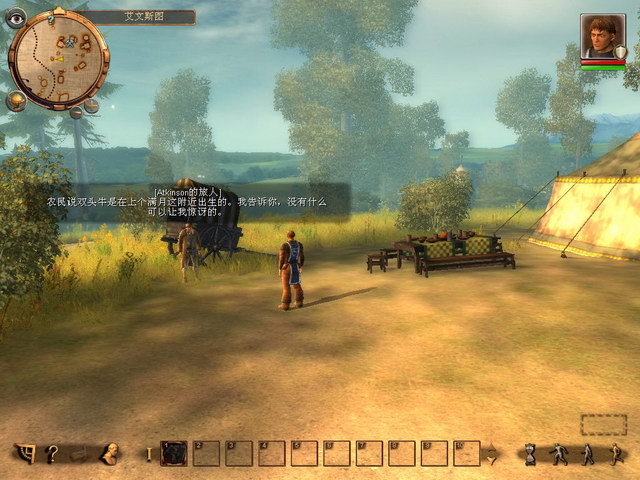Click the quickbar arrow next to slot ten

click(x=491, y=454)
